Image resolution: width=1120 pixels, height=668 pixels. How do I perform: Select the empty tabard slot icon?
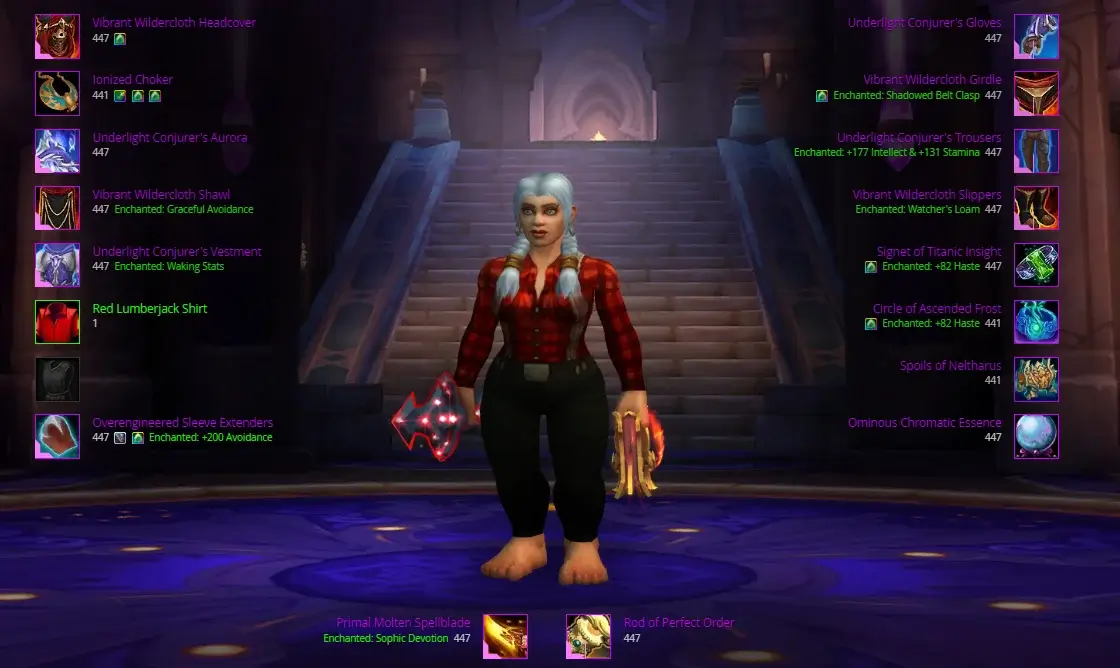(57, 379)
